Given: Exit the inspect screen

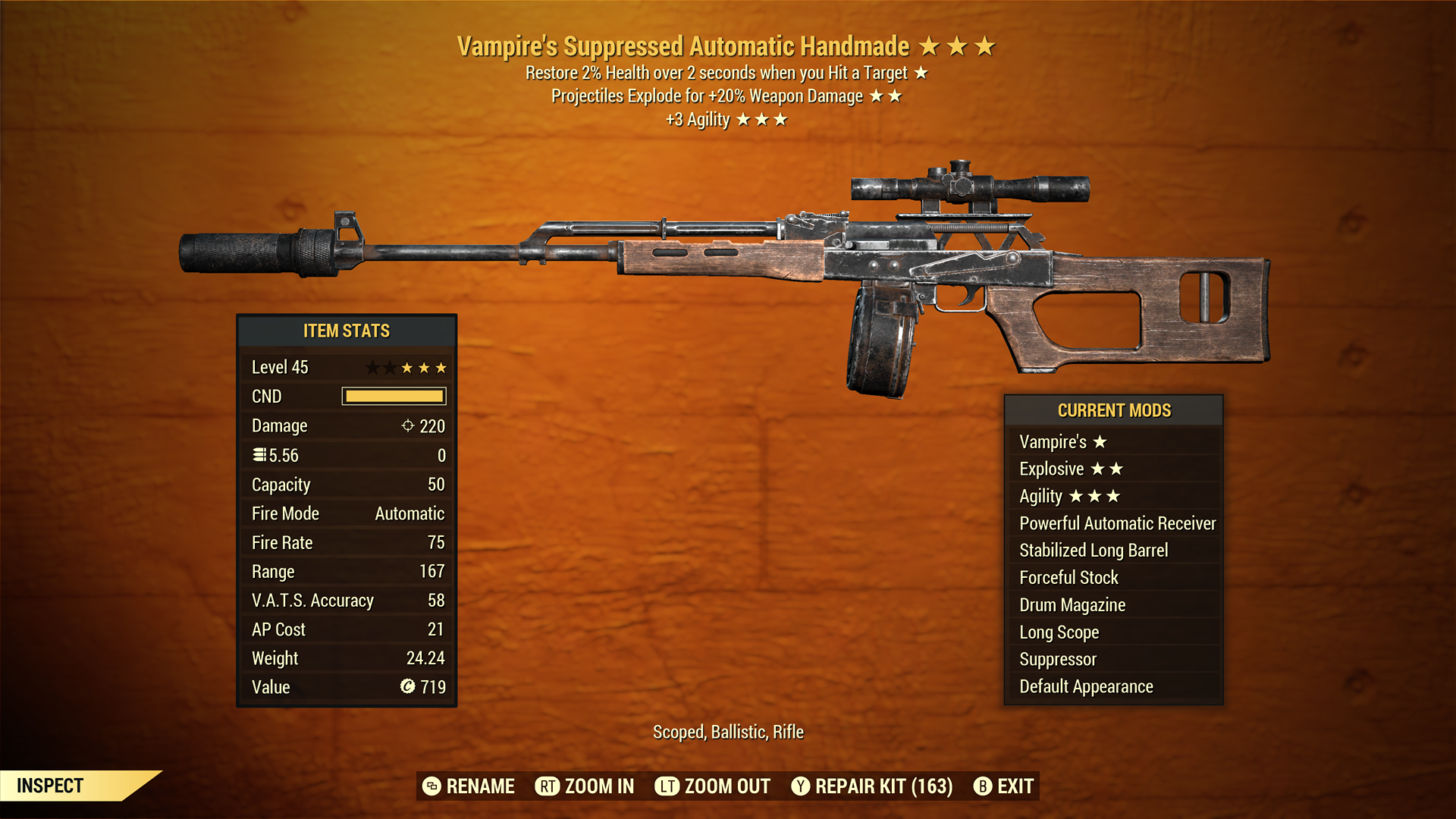Looking at the screenshot, I should click(x=1004, y=786).
